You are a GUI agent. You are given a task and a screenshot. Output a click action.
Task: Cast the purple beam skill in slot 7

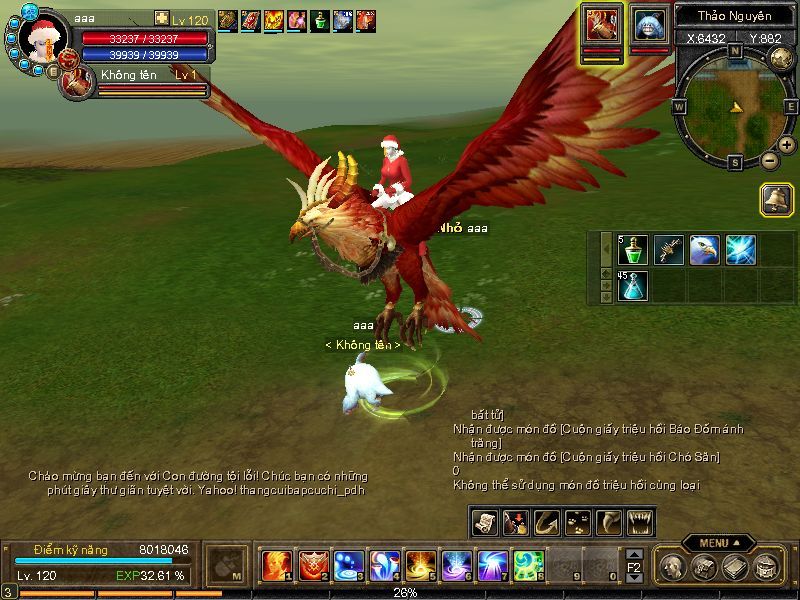492,566
